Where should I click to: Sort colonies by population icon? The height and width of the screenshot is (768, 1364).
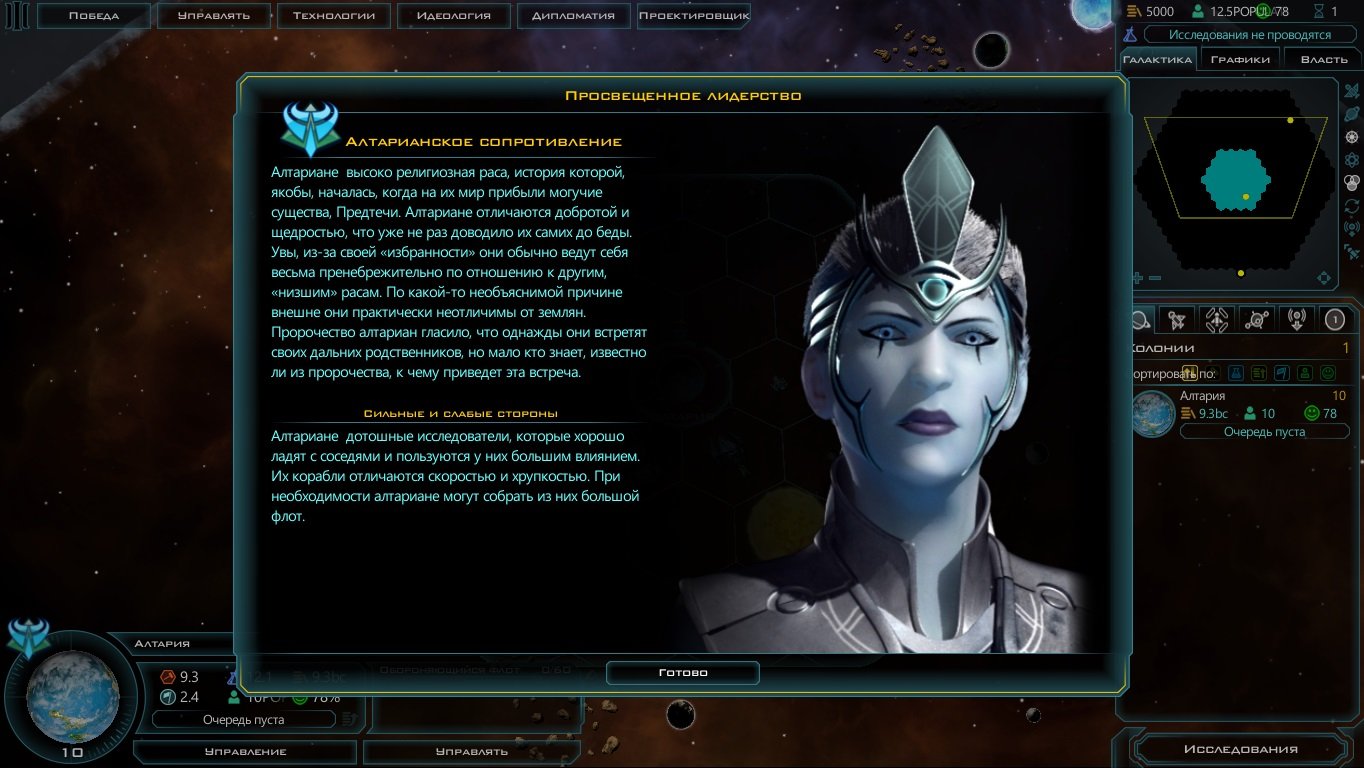(x=1305, y=372)
